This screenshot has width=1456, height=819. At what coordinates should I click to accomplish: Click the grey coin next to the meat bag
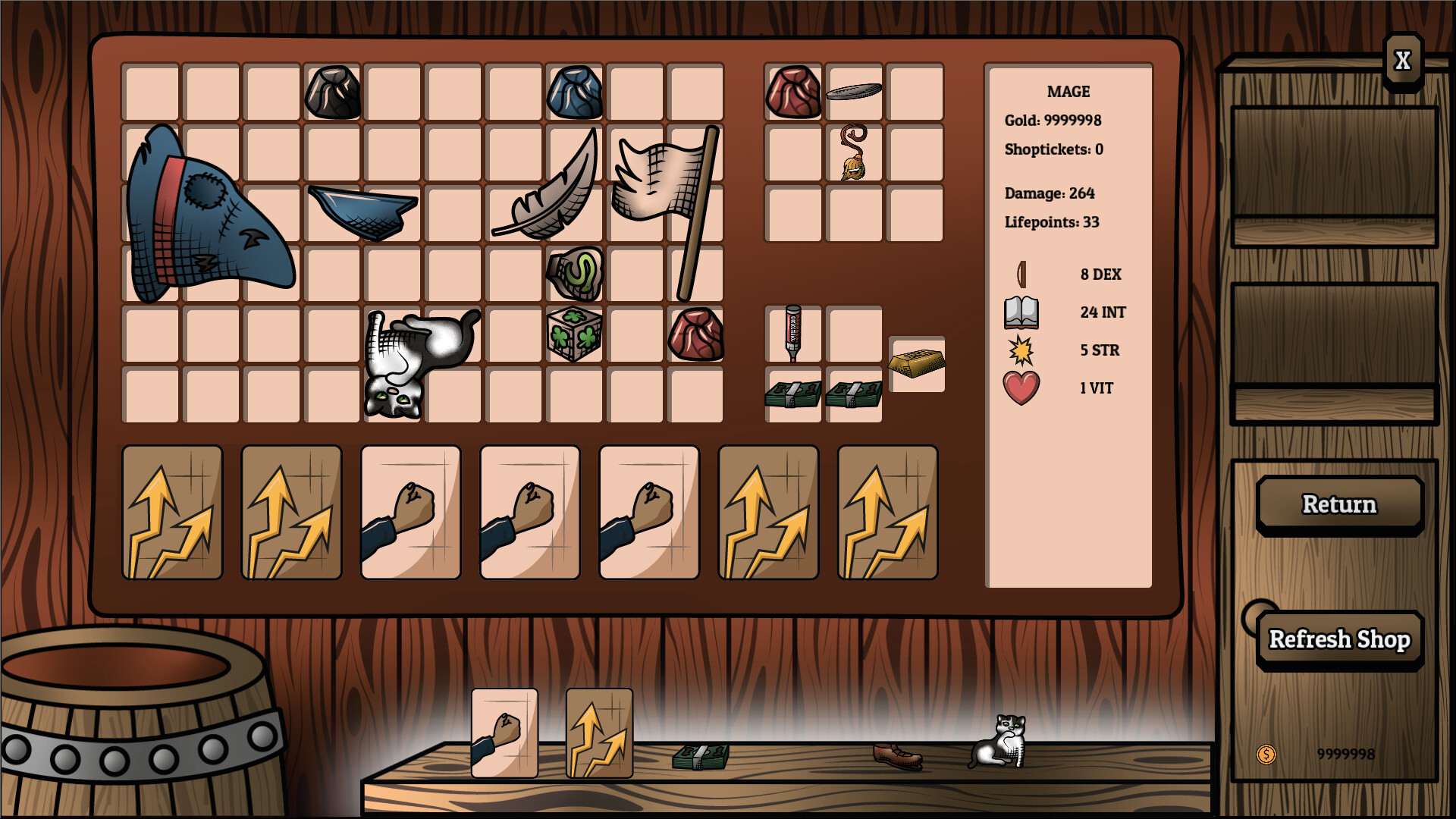click(x=853, y=93)
